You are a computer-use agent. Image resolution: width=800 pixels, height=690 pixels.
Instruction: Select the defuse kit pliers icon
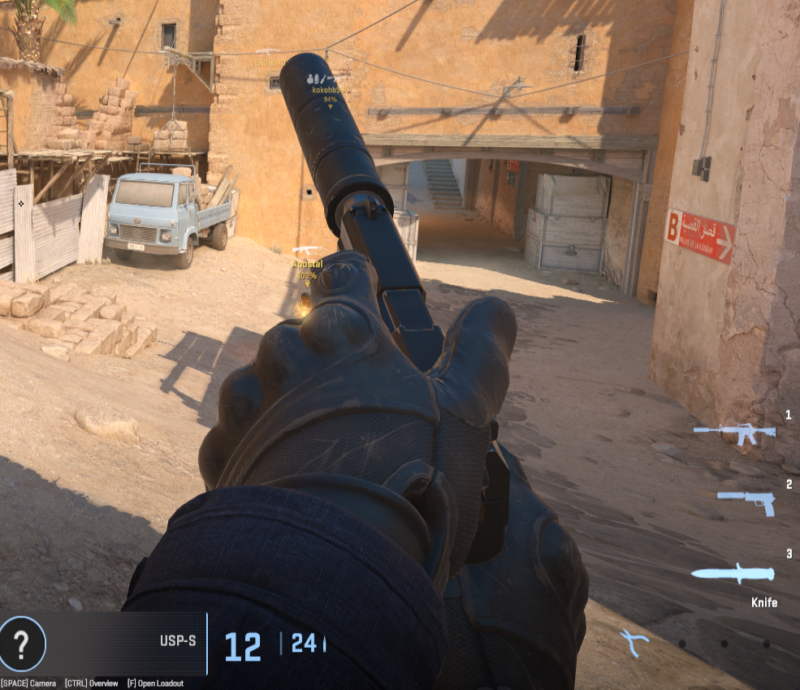[x=634, y=641]
